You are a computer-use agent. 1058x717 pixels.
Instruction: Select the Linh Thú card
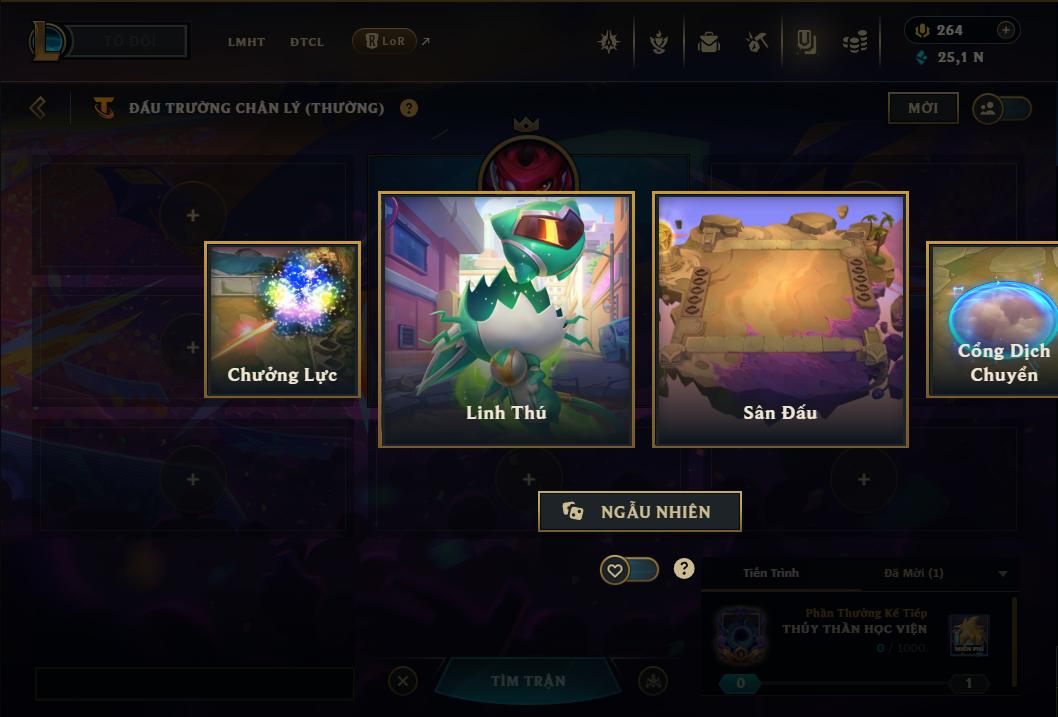tap(506, 319)
